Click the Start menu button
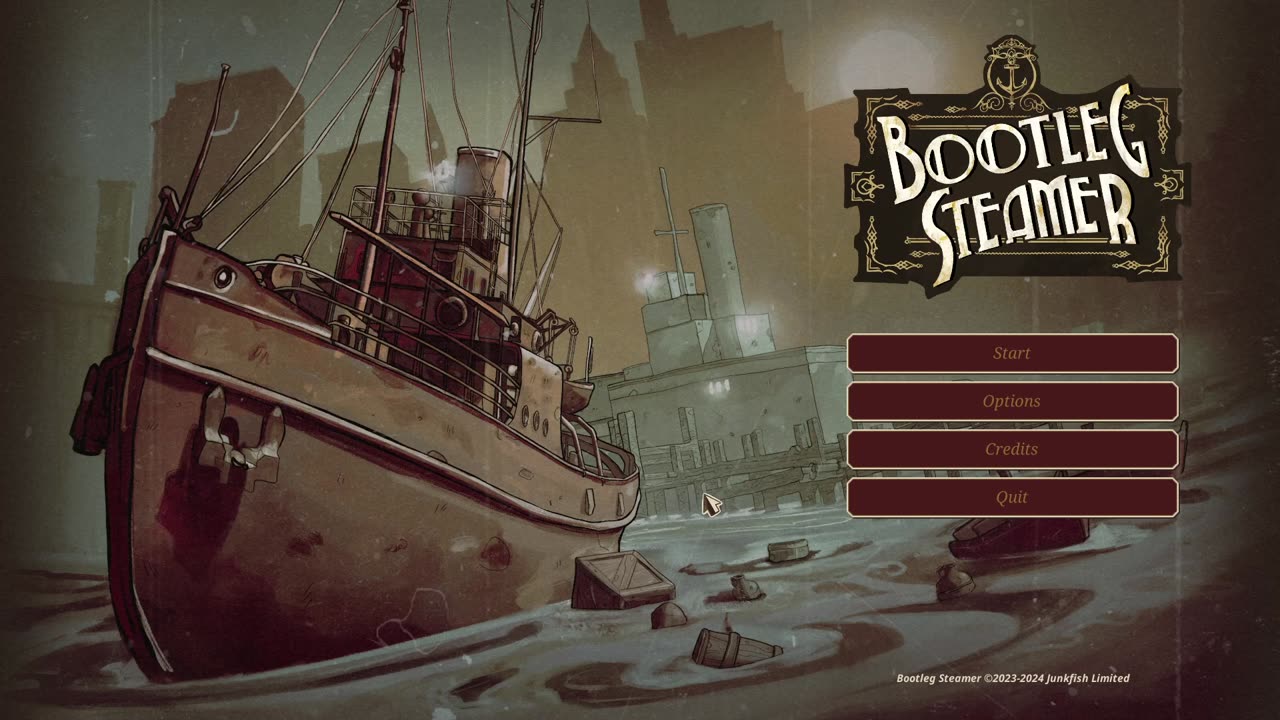The image size is (1280, 720). click(x=1012, y=353)
